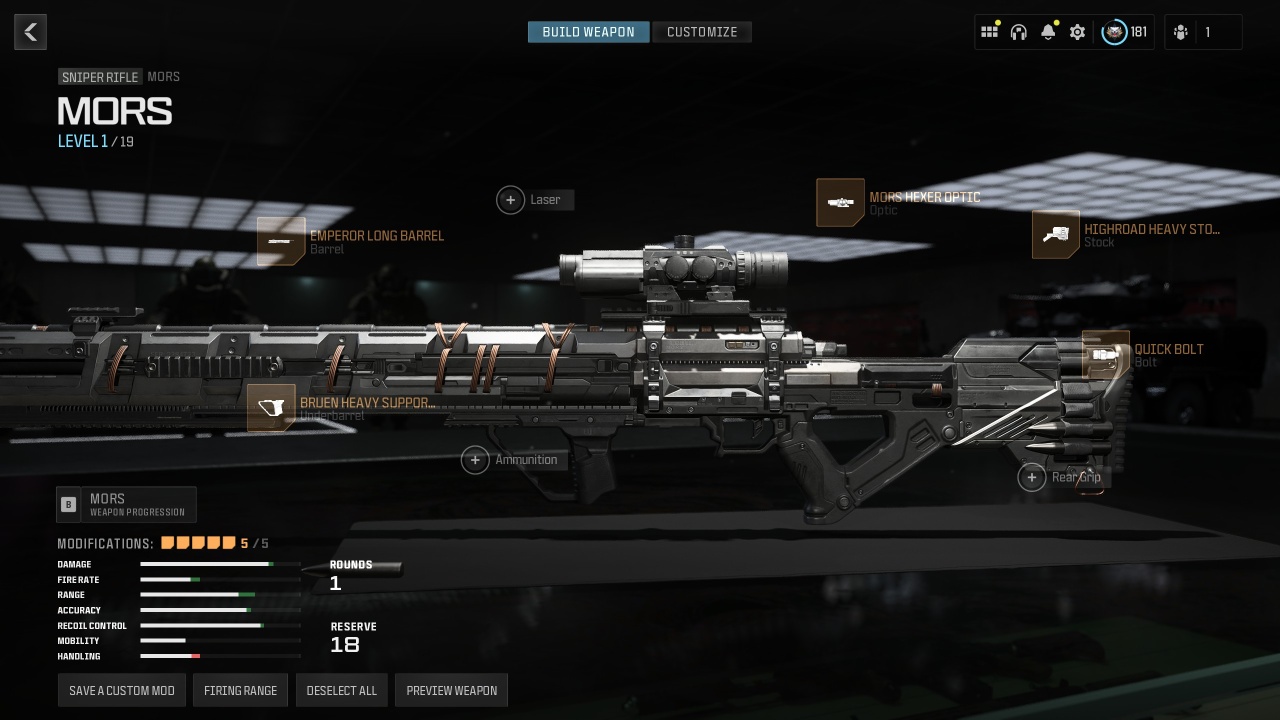Open MORS Weapon Progression
1280x720 pixels.
coord(126,505)
